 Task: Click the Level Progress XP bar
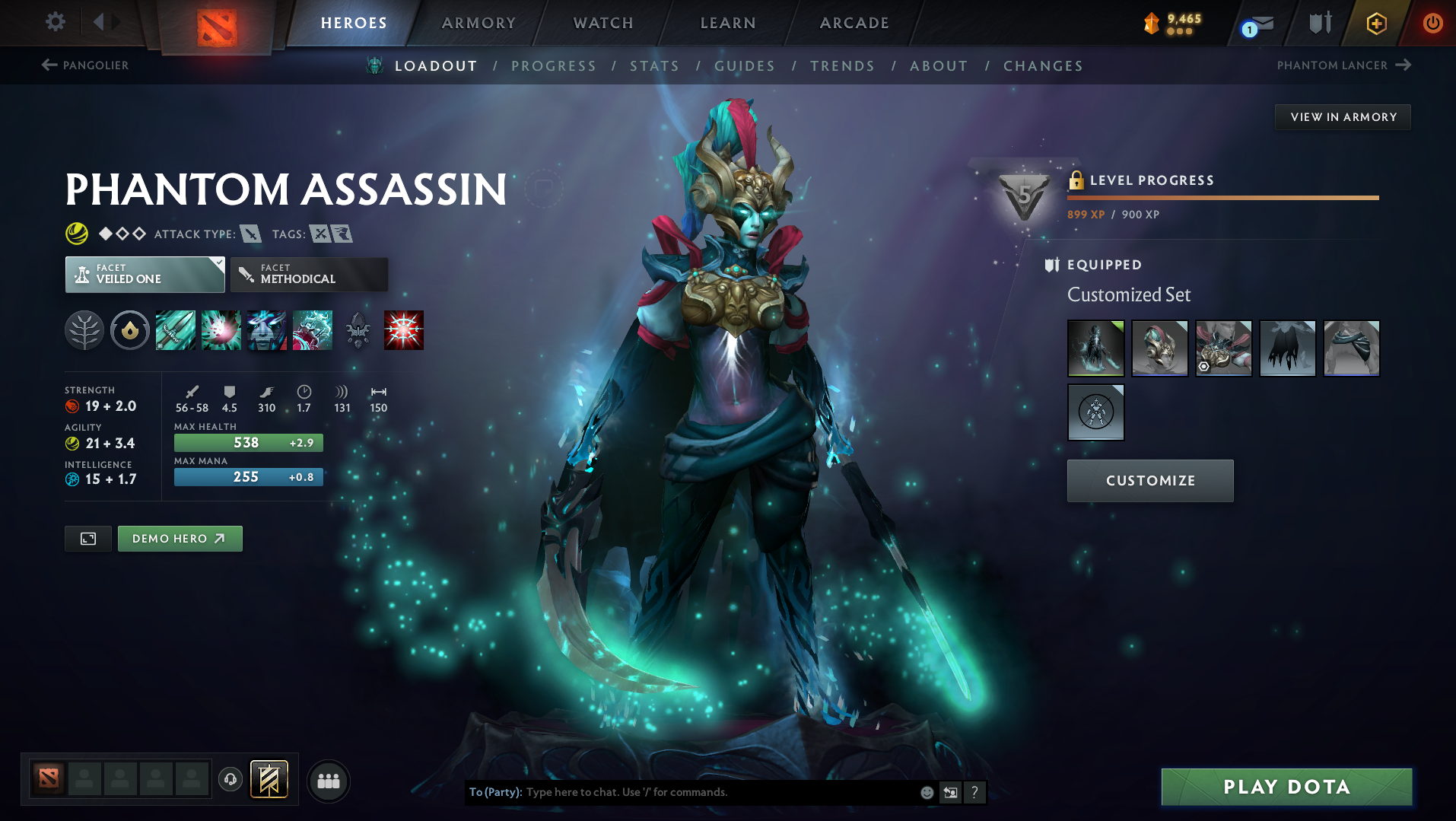tap(1222, 198)
